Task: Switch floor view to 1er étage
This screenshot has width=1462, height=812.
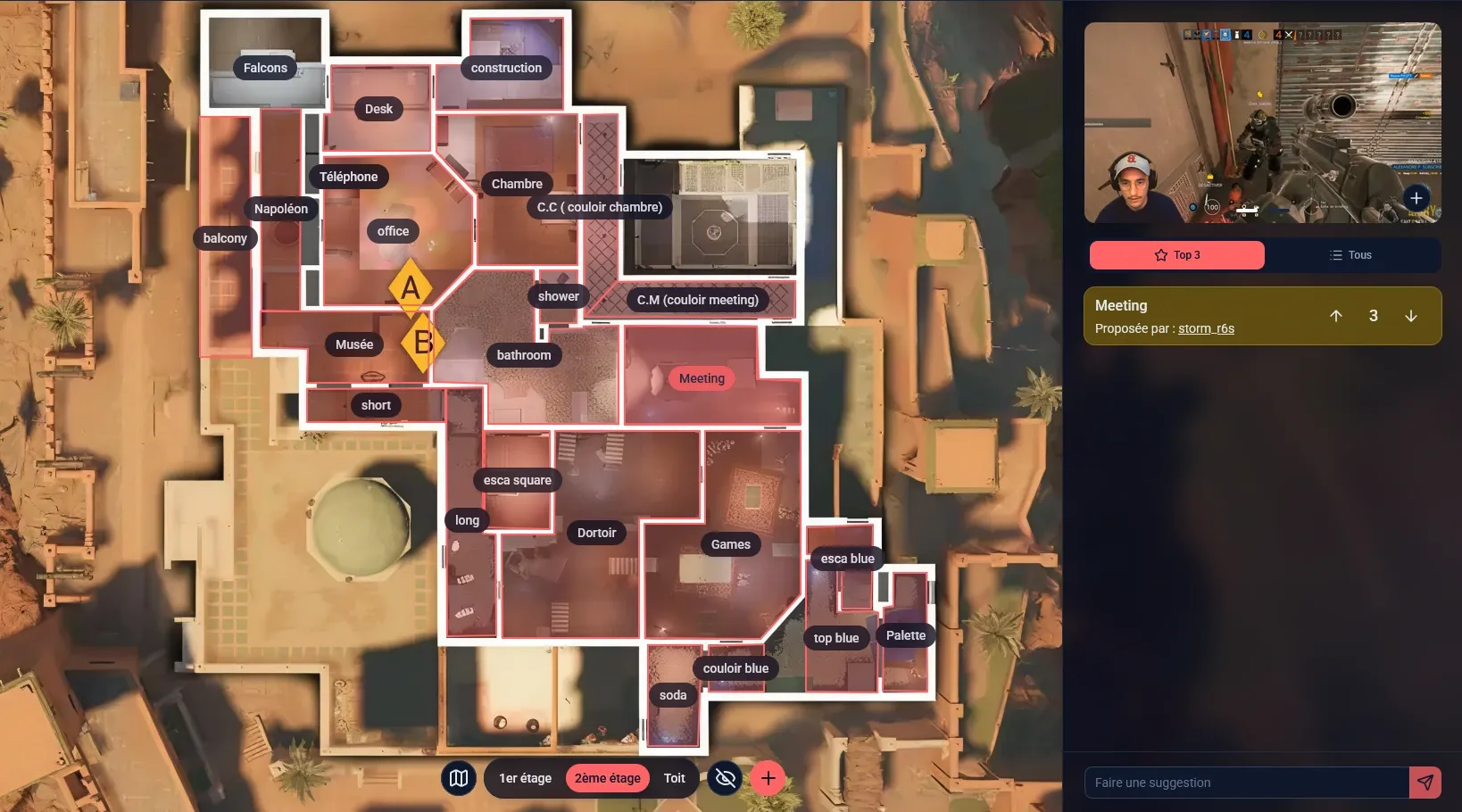Action: [x=526, y=778]
